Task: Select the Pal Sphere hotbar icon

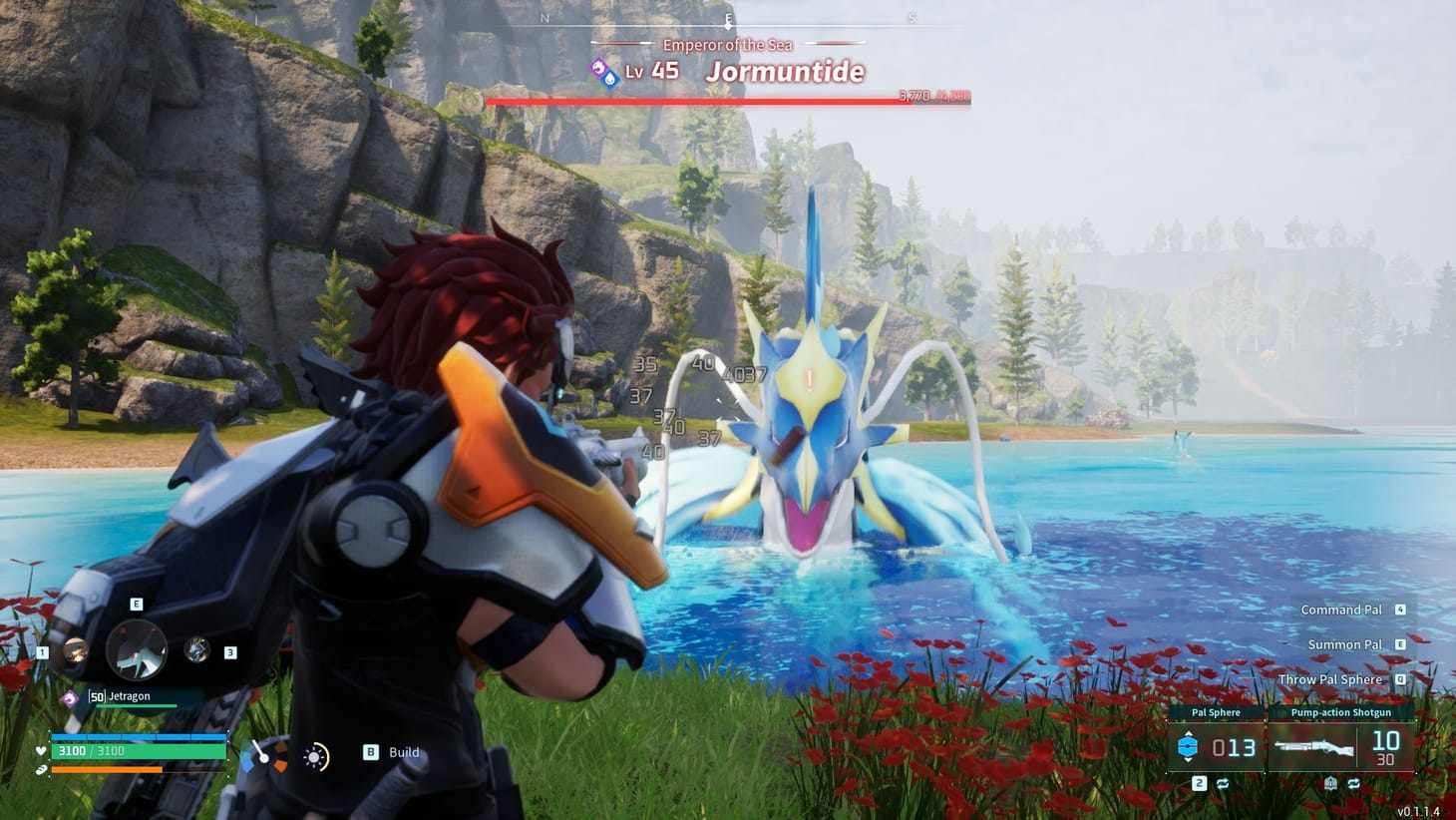Action: pyautogui.click(x=1189, y=746)
